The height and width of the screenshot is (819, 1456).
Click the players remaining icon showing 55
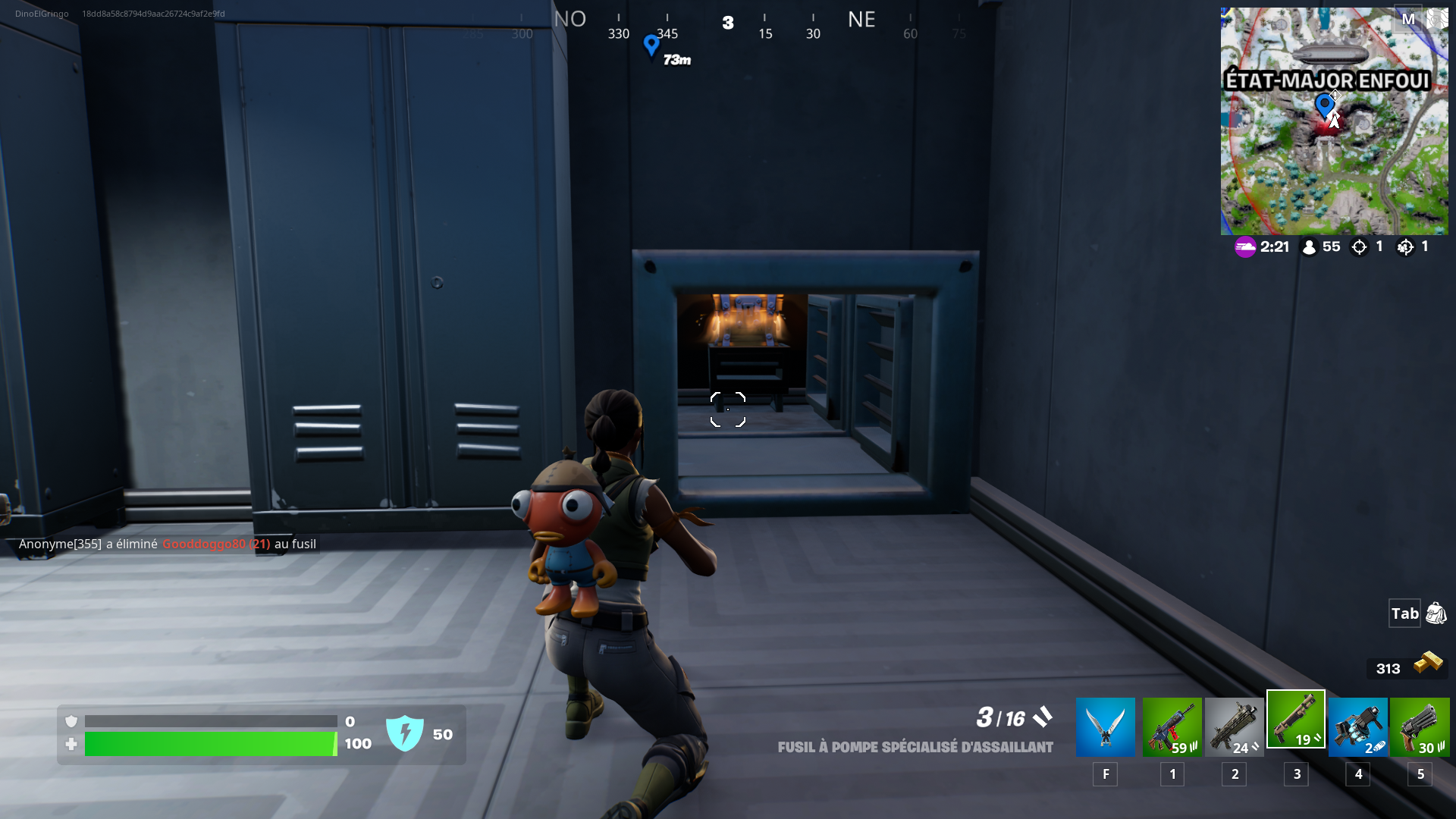click(1310, 246)
